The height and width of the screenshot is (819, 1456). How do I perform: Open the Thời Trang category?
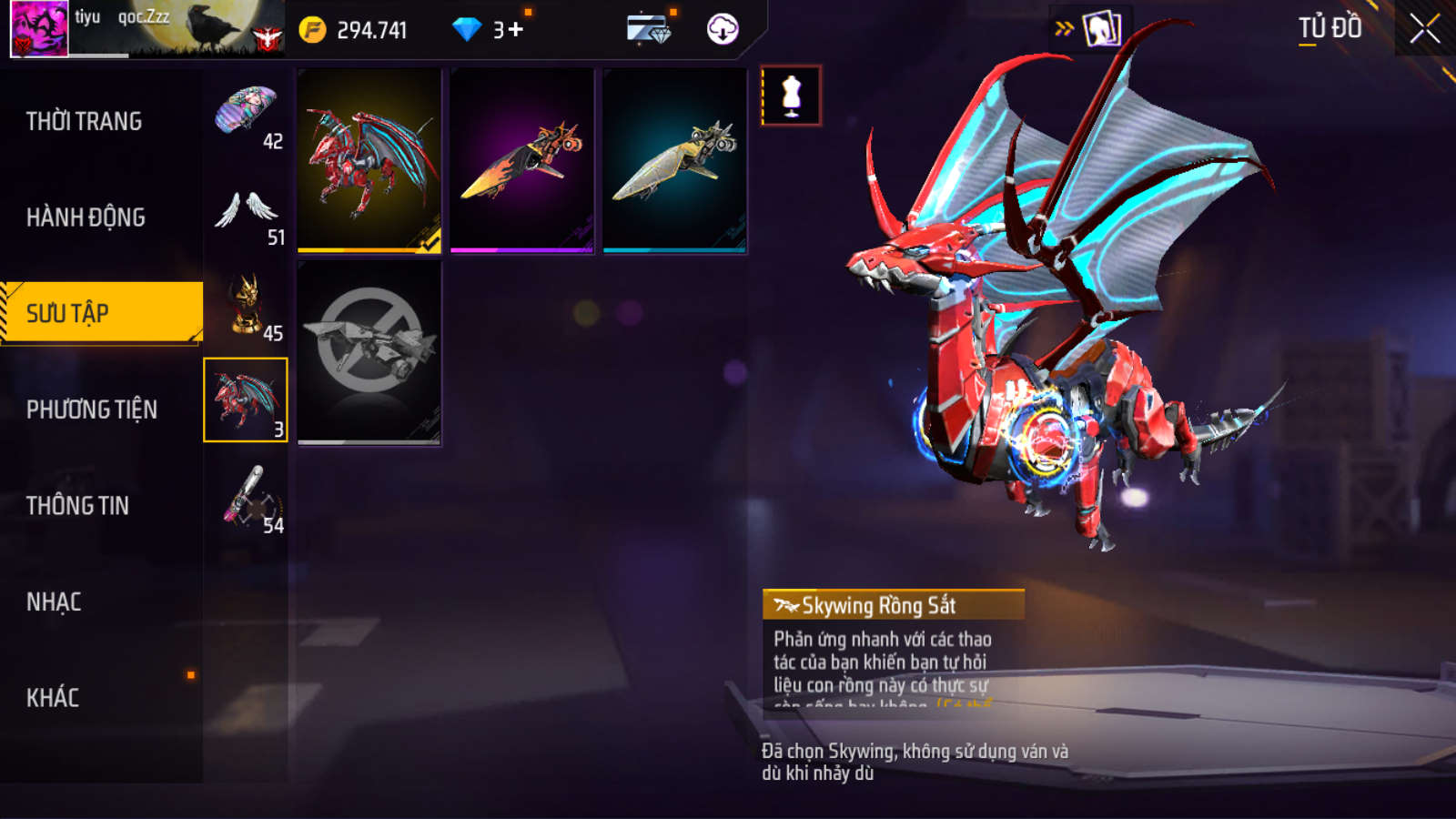click(84, 121)
